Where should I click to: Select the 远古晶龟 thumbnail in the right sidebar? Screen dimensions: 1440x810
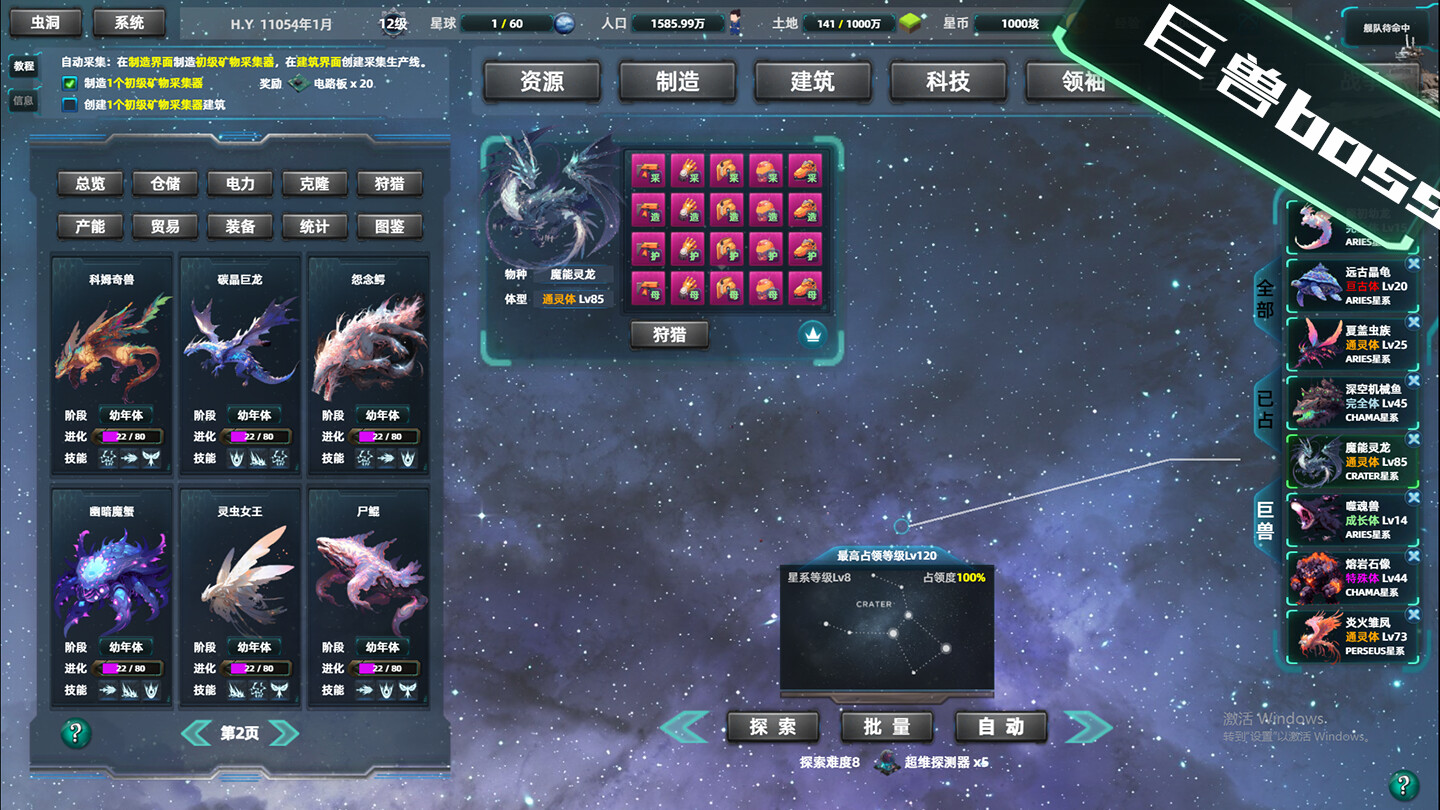[1313, 285]
